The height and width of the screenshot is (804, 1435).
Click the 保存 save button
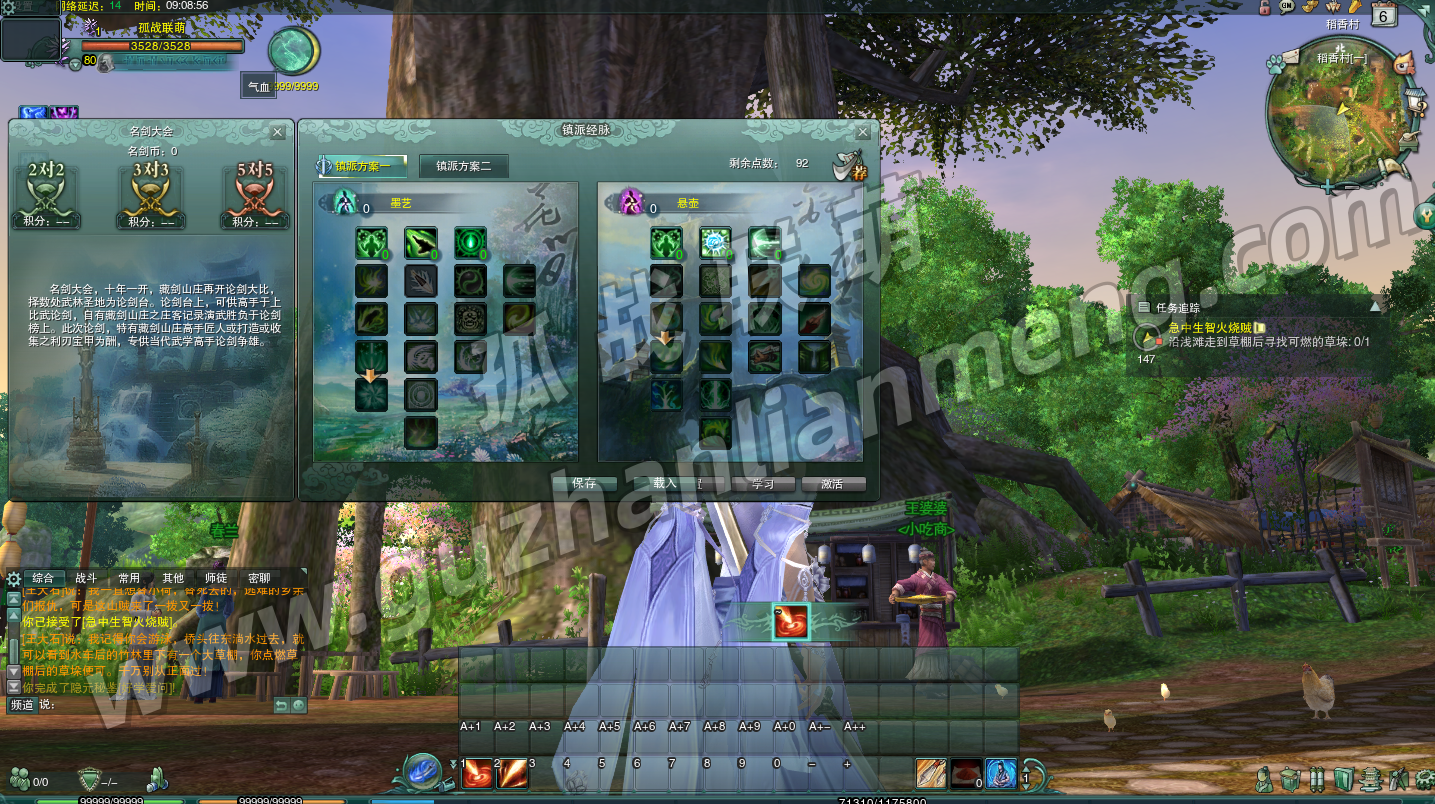coord(584,484)
